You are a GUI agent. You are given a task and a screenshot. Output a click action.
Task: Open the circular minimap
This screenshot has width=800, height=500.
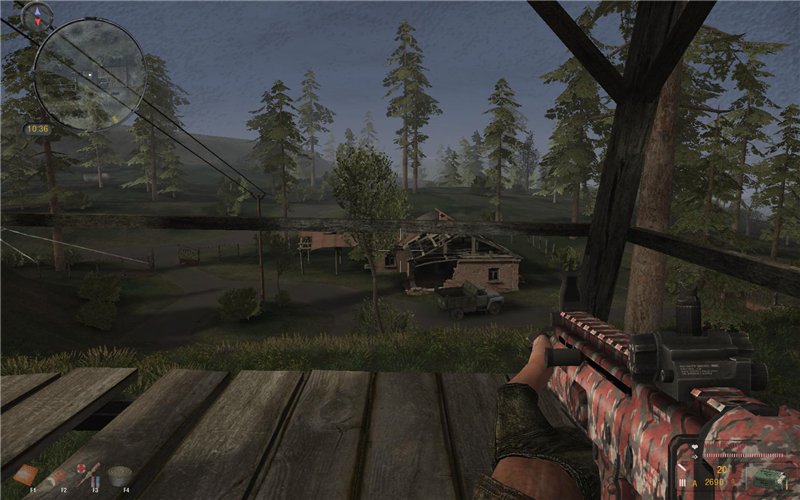click(89, 75)
